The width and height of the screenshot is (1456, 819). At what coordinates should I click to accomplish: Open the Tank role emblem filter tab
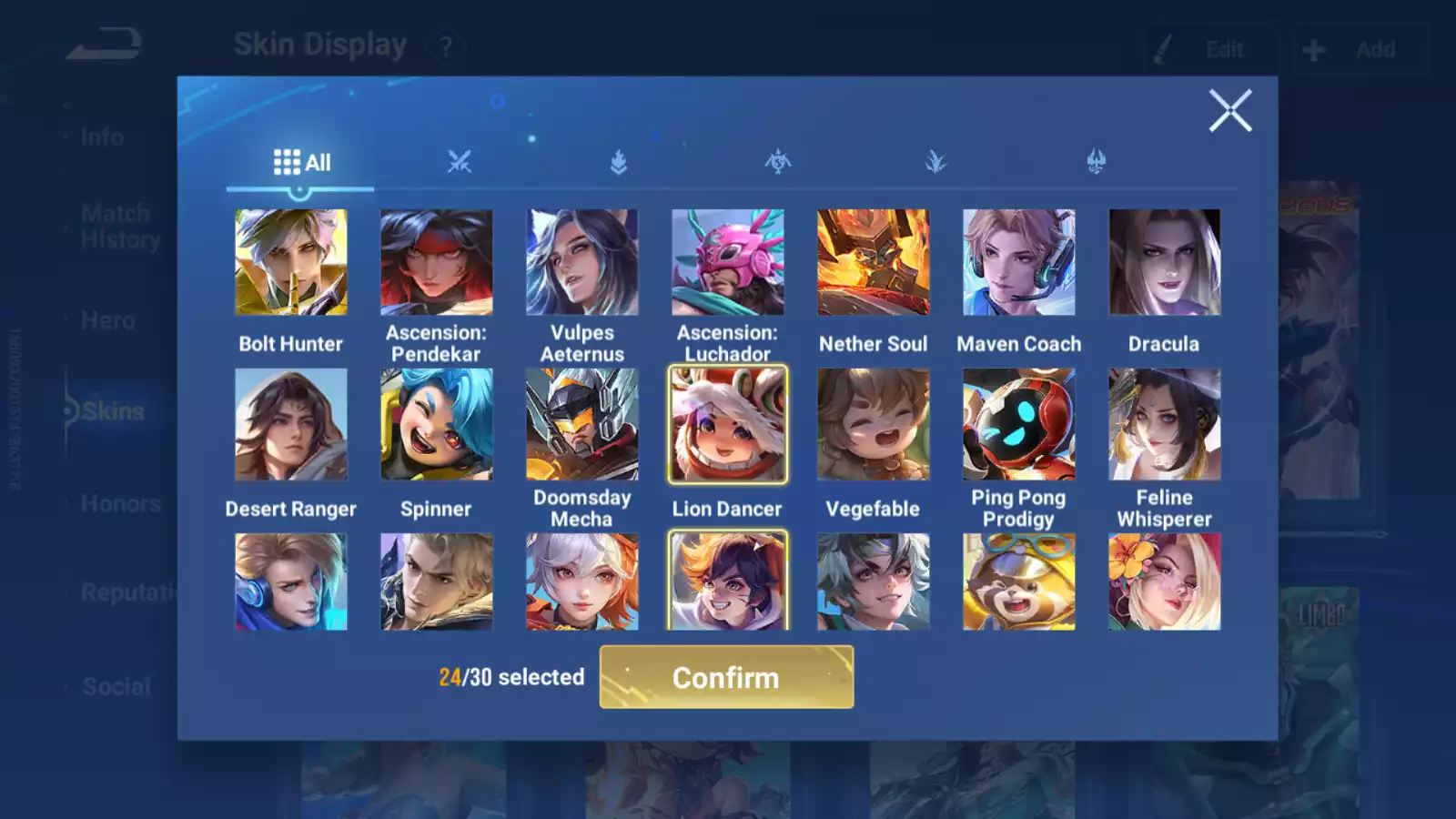(617, 162)
